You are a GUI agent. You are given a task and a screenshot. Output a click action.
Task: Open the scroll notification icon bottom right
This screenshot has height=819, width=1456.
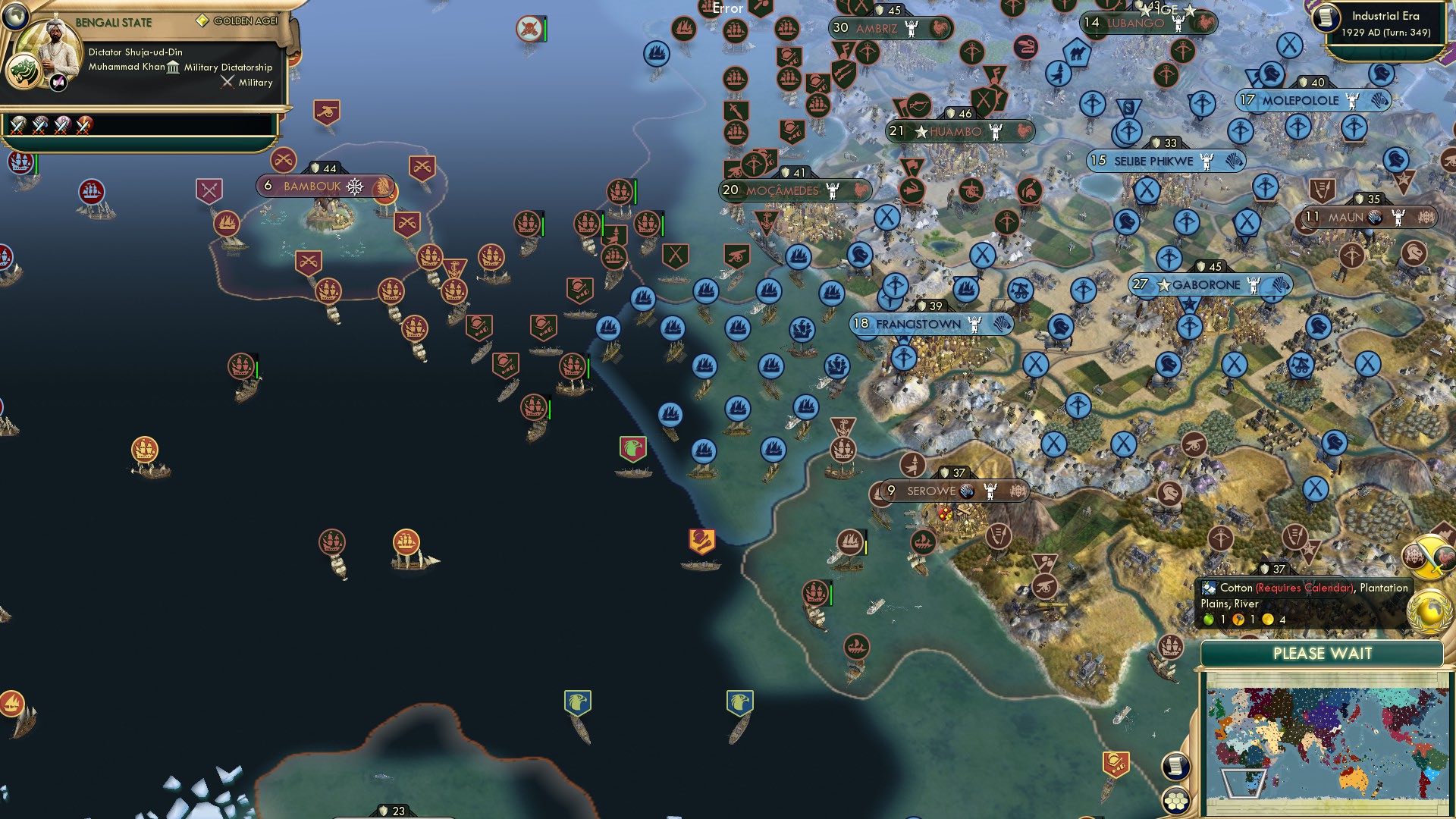(x=1175, y=767)
